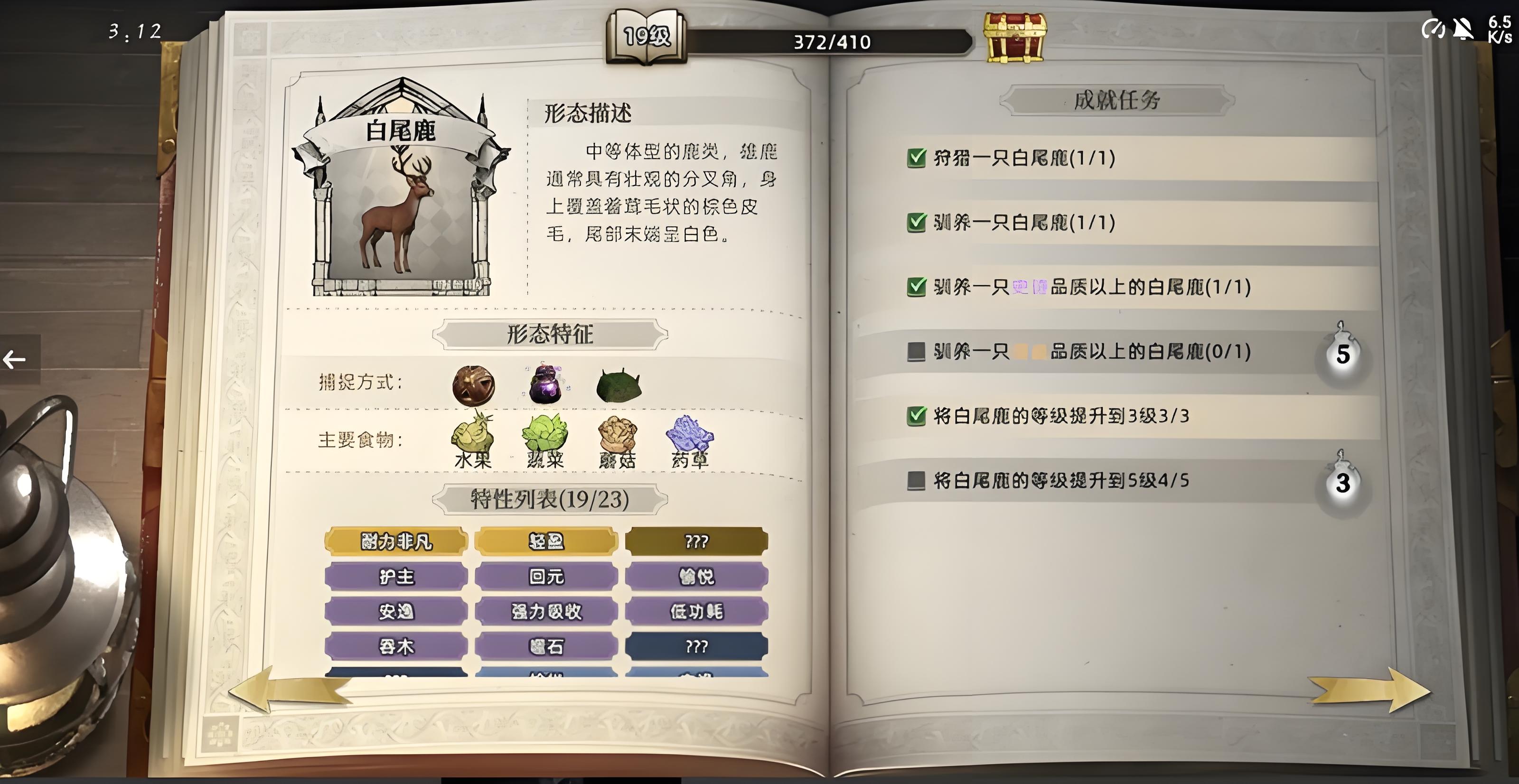Choose the 强力吸收 trait tag
Image resolution: width=1519 pixels, height=784 pixels.
point(546,611)
